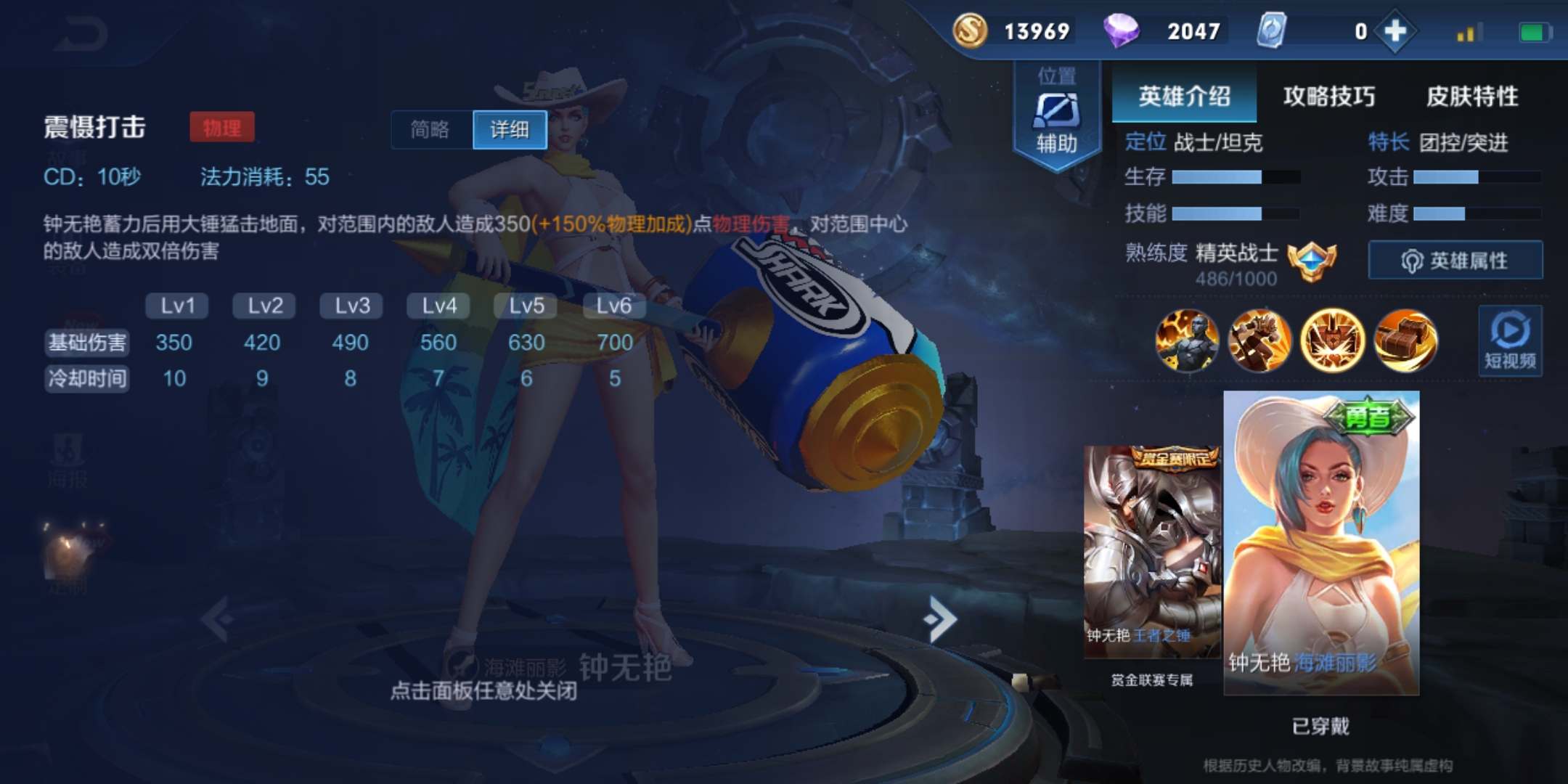
Task: Switch to the 简略 brief description view
Action: pos(431,130)
